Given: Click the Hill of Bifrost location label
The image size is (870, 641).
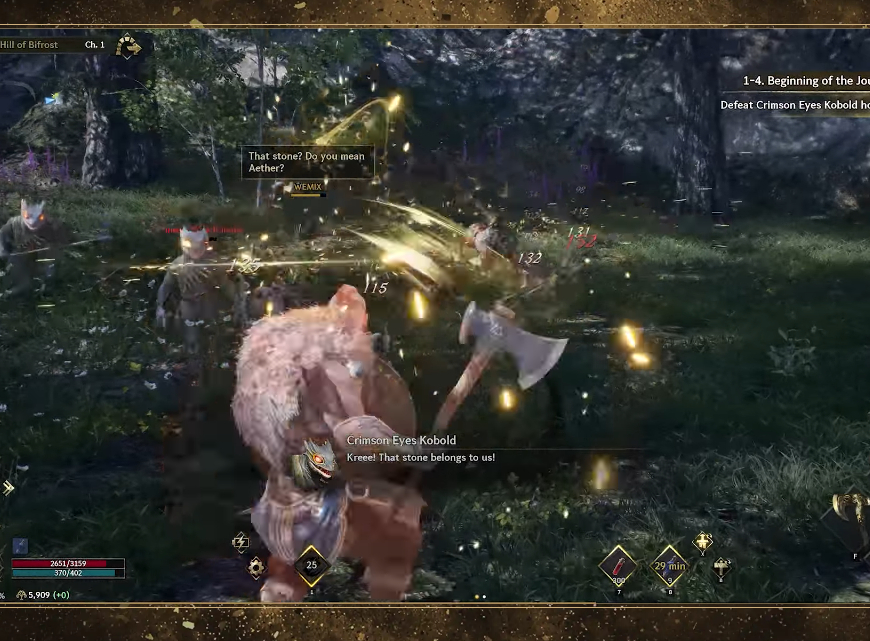Looking at the screenshot, I should 30,45.
